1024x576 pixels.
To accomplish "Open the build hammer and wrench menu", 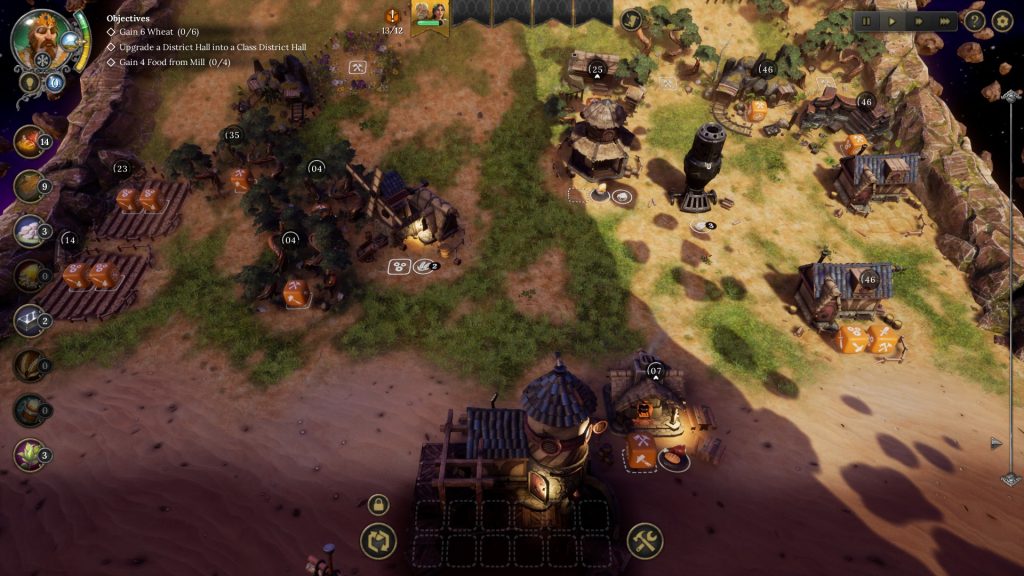I will coord(645,542).
